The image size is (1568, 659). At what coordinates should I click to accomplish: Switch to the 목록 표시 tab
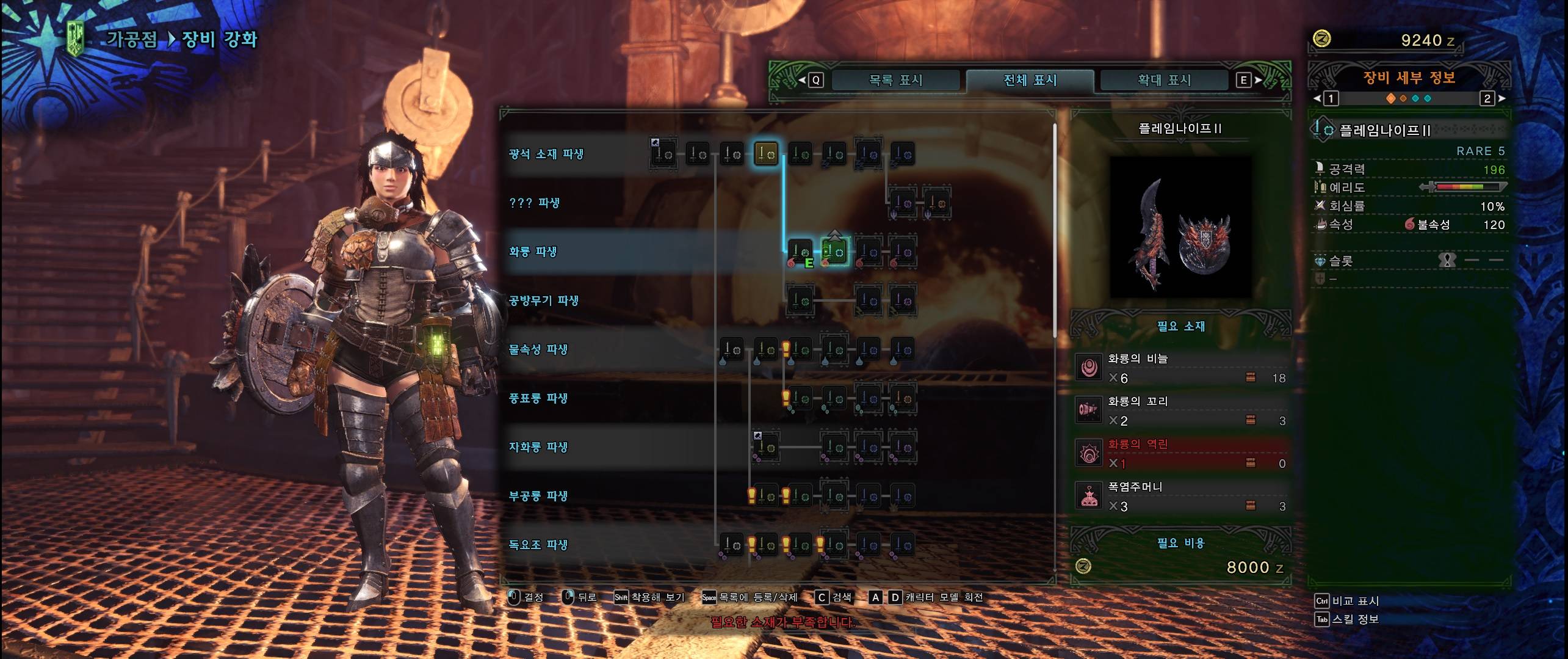895,80
